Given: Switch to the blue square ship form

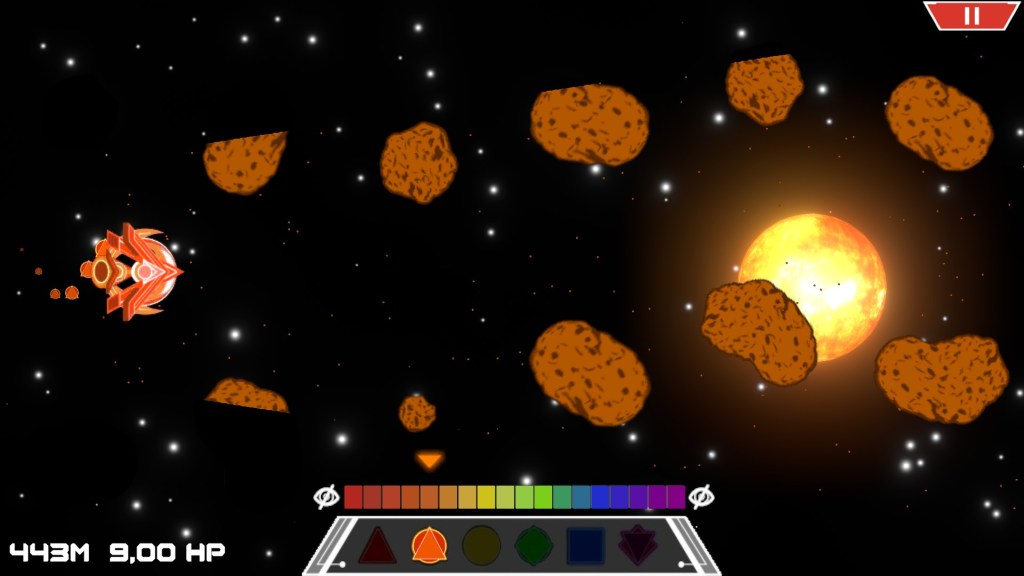Looking at the screenshot, I should (585, 546).
